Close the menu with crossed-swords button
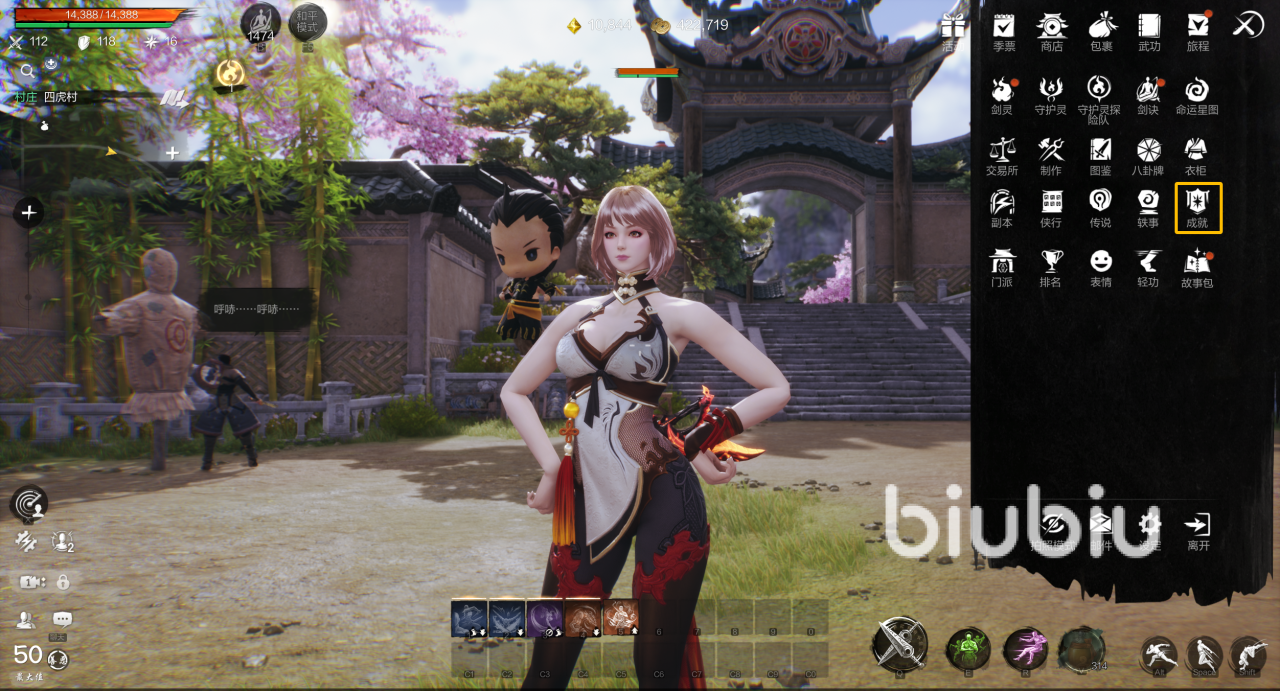 (1247, 25)
